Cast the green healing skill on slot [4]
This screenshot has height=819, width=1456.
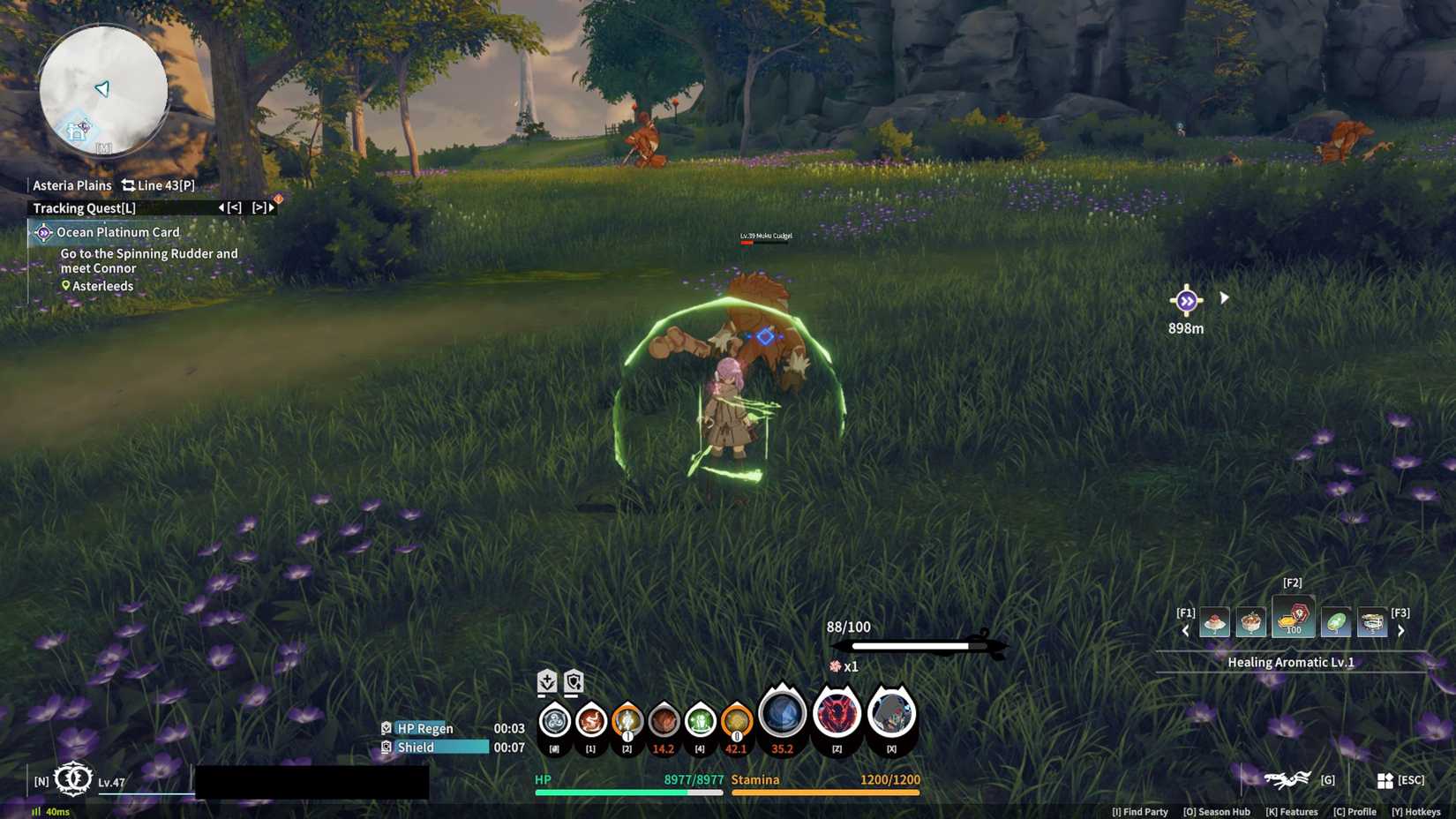701,719
